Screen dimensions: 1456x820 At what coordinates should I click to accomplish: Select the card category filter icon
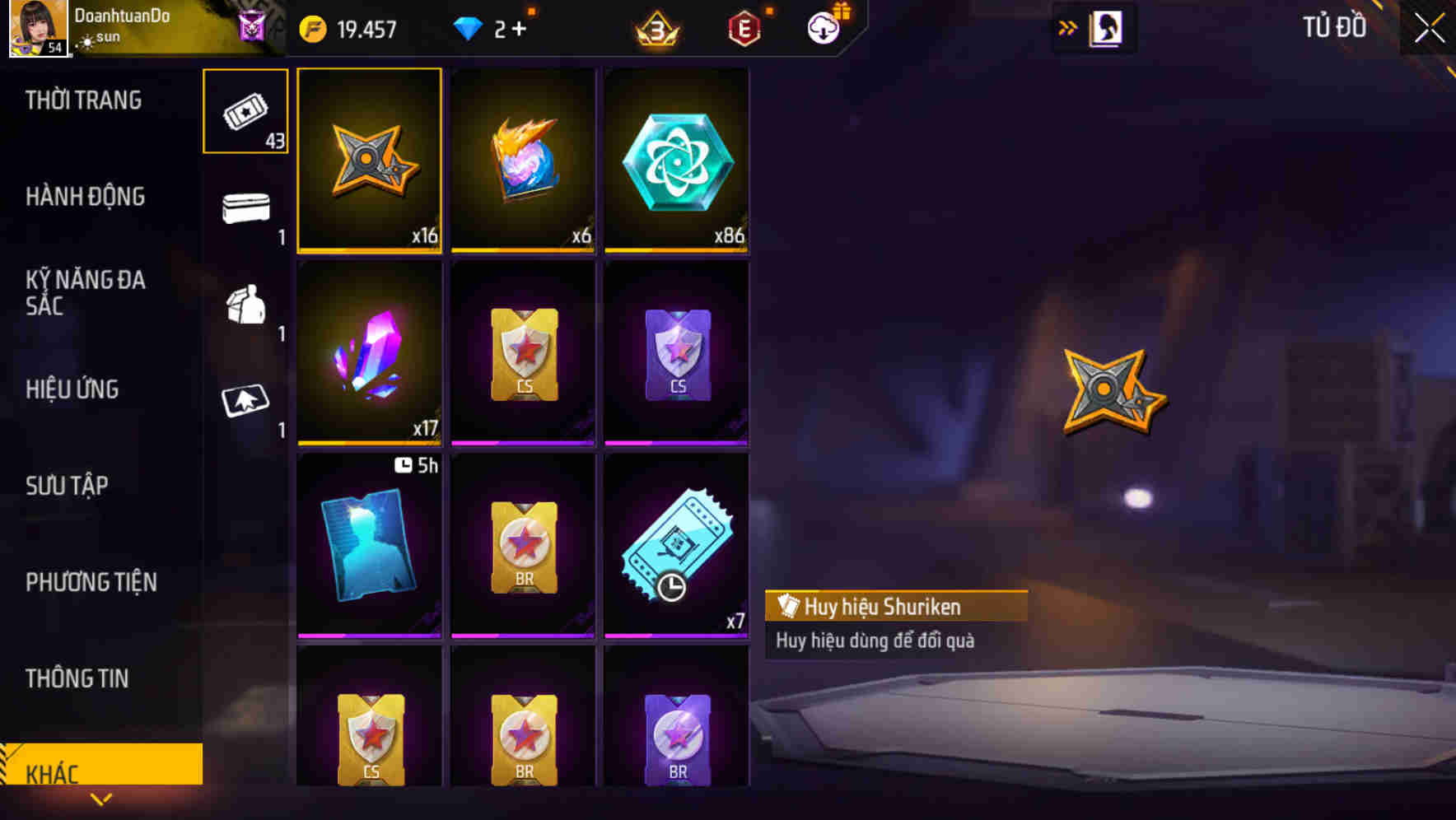(x=244, y=403)
